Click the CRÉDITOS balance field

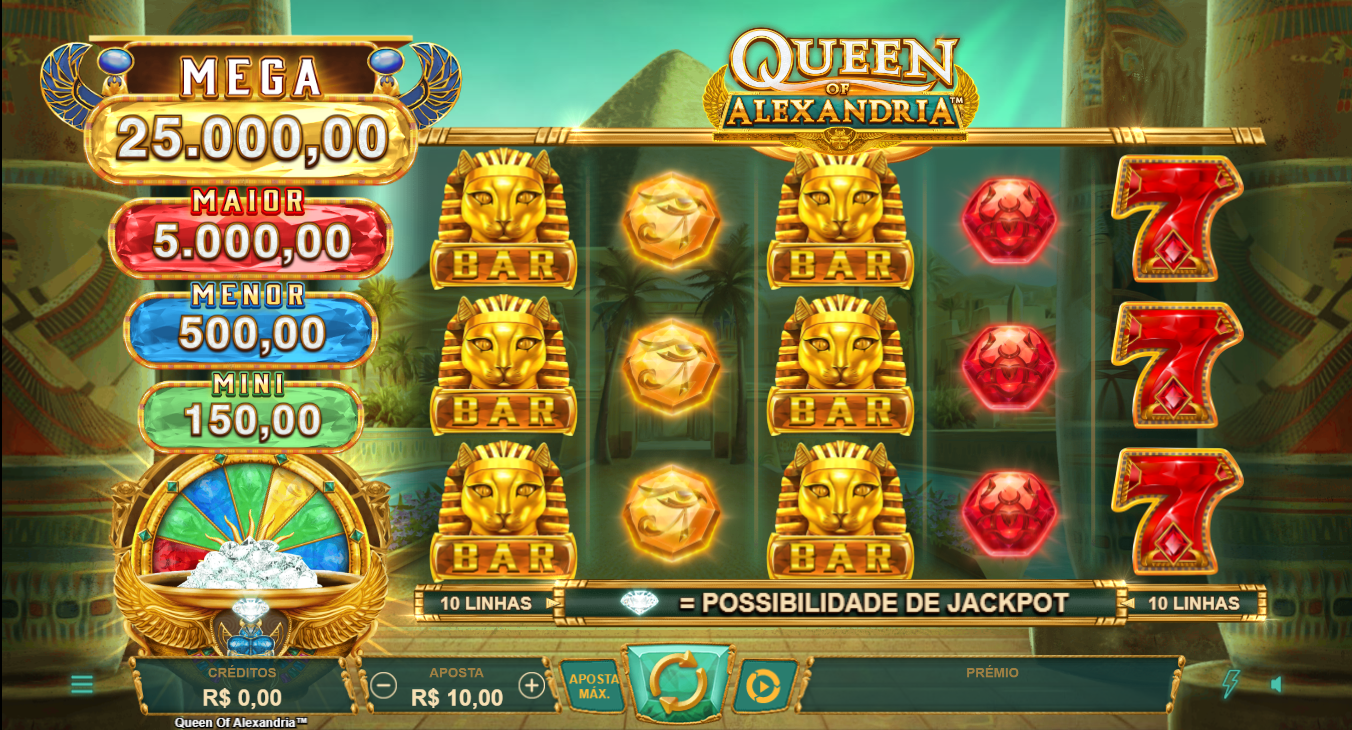243,687
